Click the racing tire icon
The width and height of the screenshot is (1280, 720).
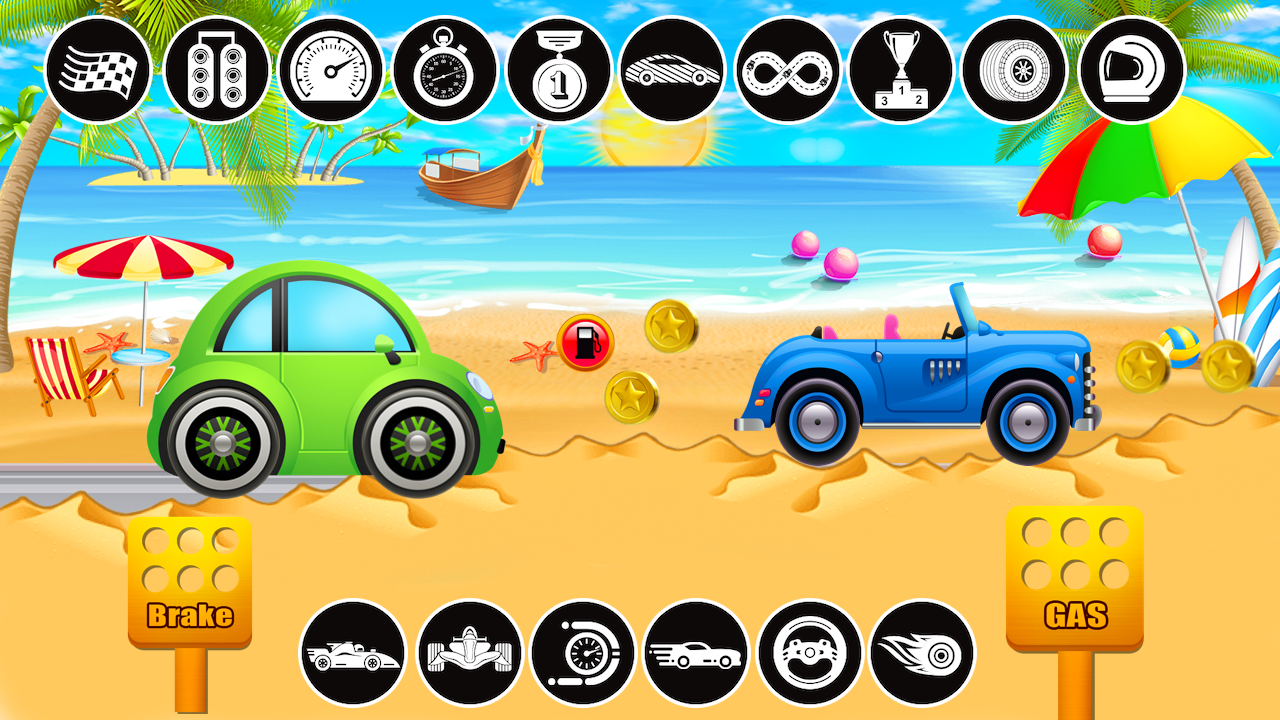click(1015, 70)
